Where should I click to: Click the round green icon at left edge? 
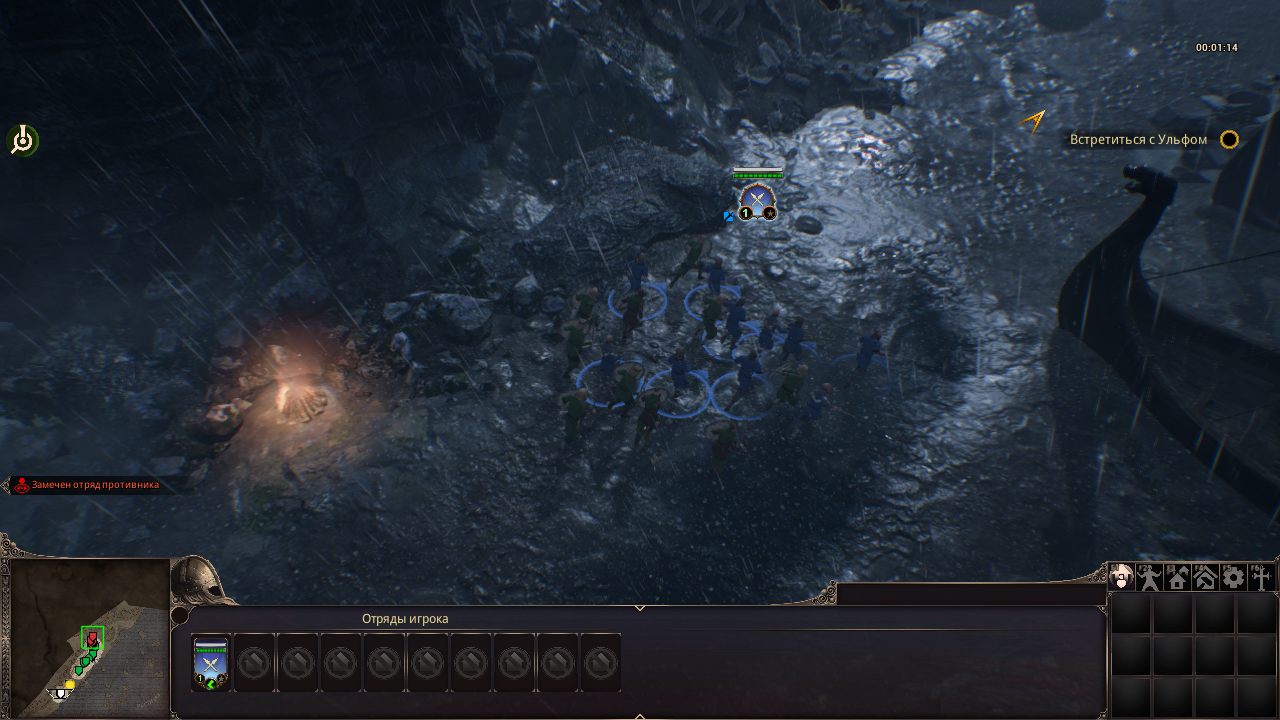point(22,141)
